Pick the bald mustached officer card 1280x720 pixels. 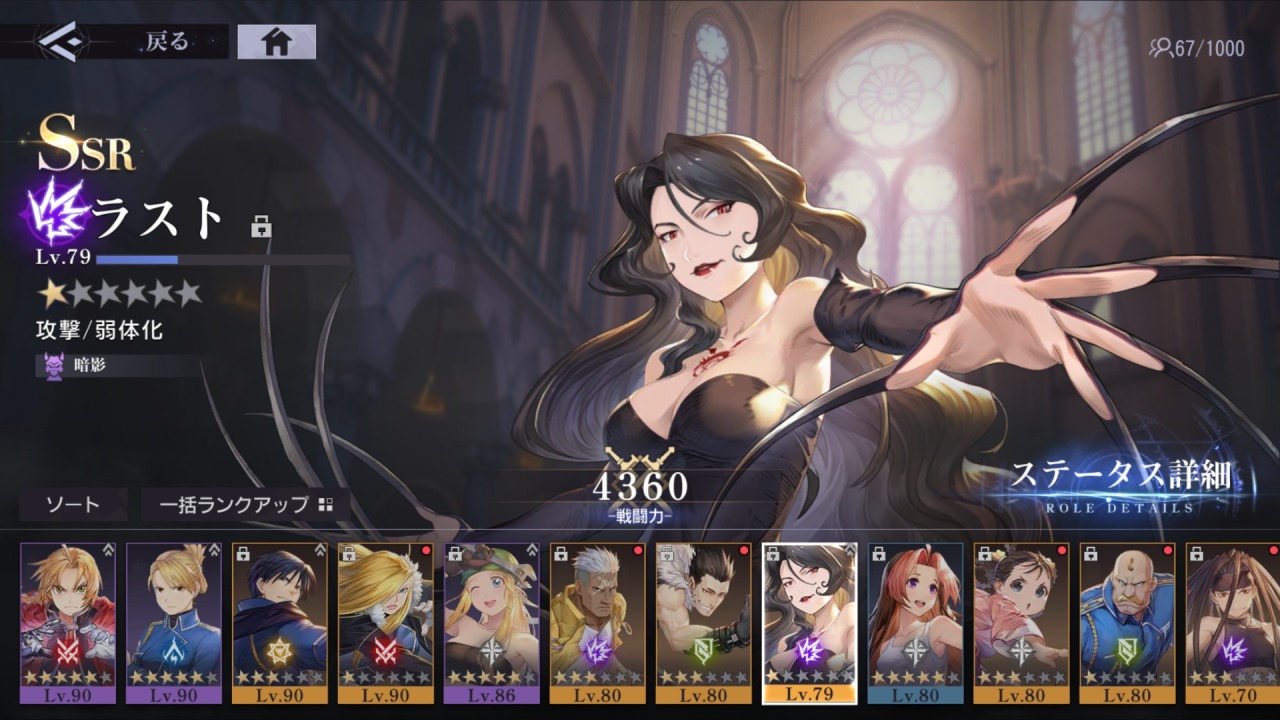pyautogui.click(x=1128, y=623)
